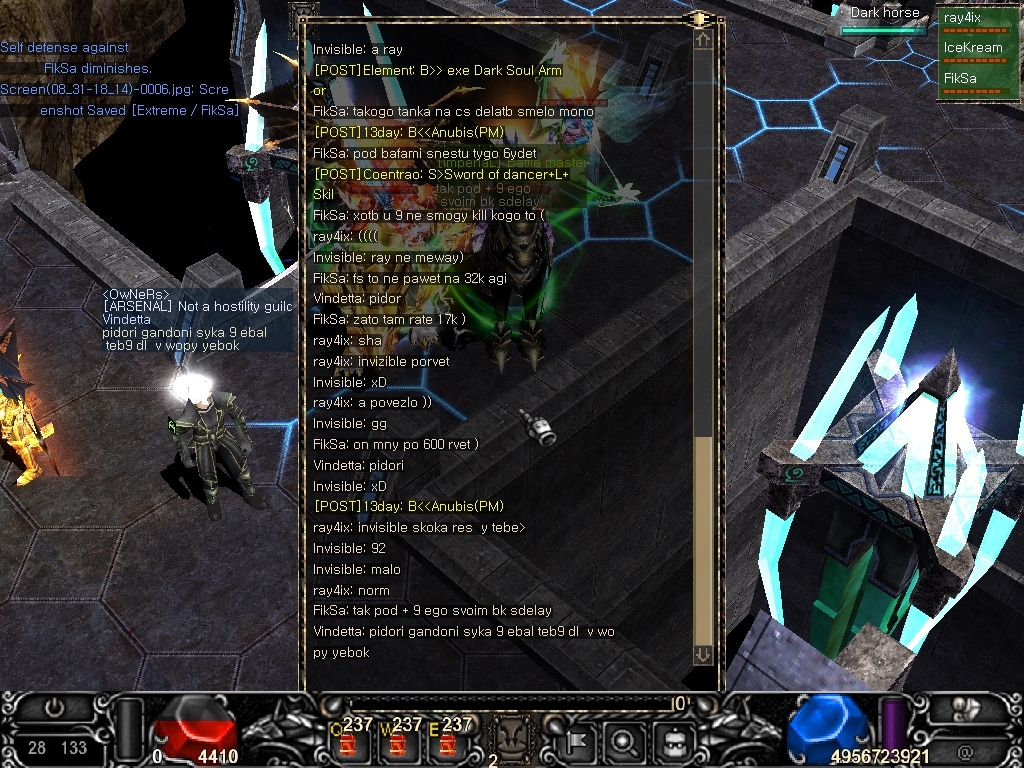This screenshot has width=1024, height=768.
Task: Use the W hotkey potion slot
Action: [400, 742]
